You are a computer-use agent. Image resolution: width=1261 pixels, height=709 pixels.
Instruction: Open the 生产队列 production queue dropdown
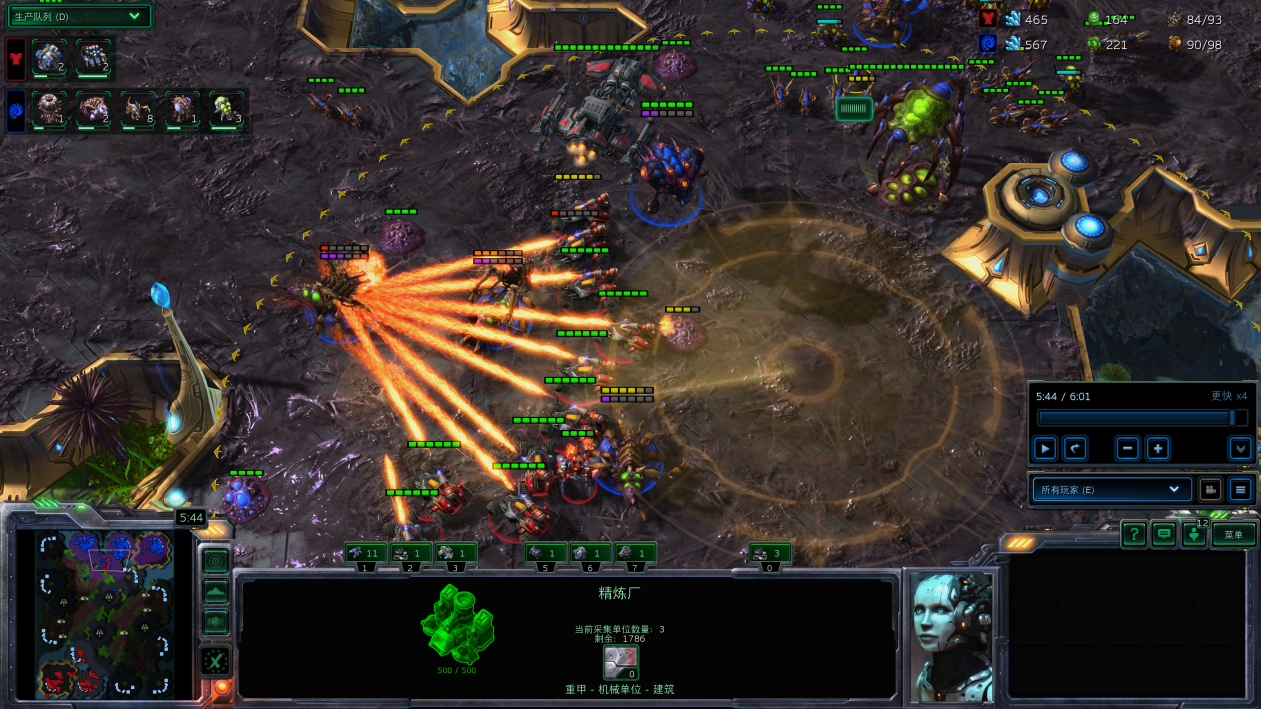coord(80,16)
